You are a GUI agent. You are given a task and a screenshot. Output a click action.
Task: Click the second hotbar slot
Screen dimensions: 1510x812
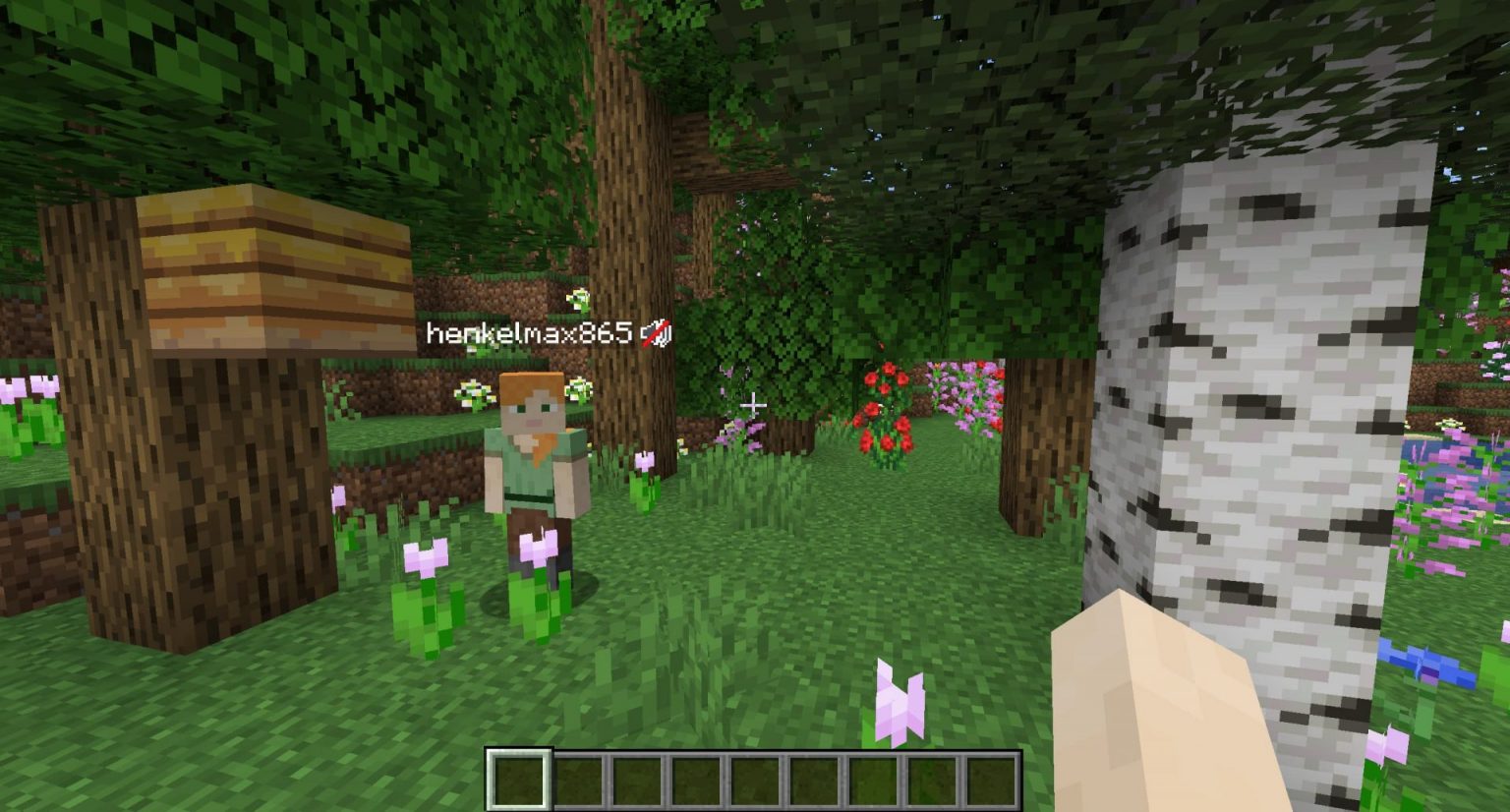578,777
